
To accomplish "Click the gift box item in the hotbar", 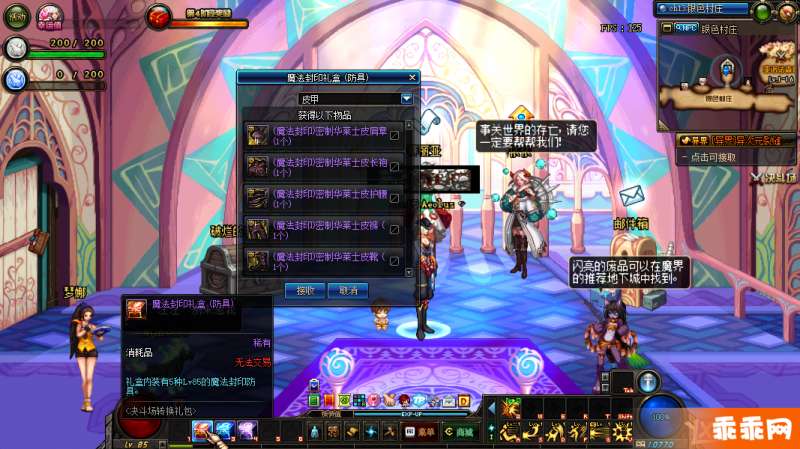I will tap(202, 431).
